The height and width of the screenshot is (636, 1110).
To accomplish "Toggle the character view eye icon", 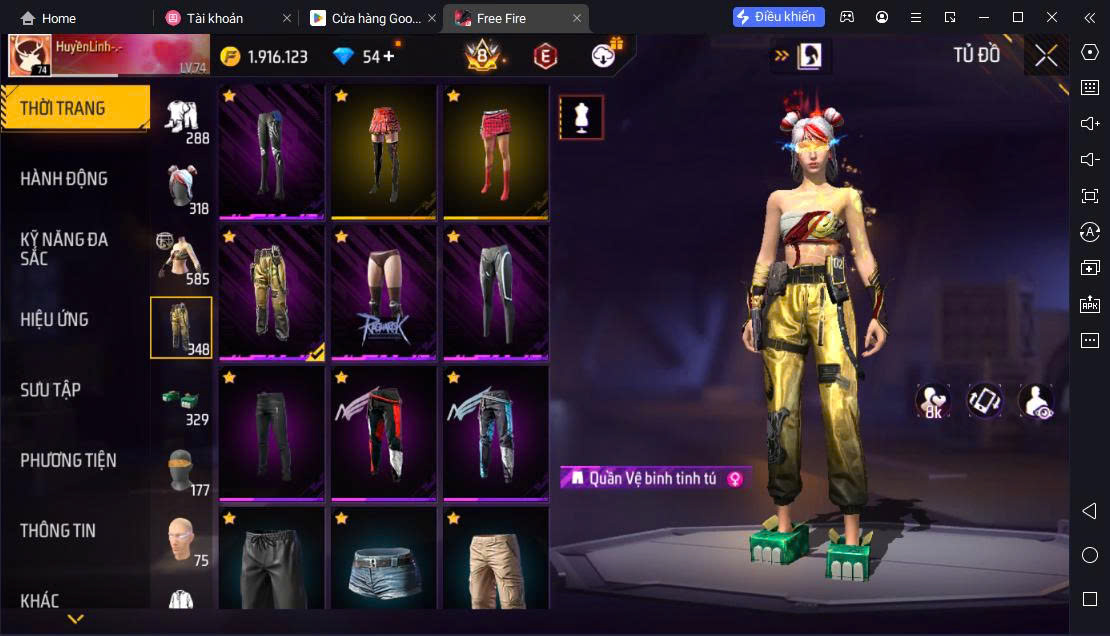I will (x=1035, y=400).
